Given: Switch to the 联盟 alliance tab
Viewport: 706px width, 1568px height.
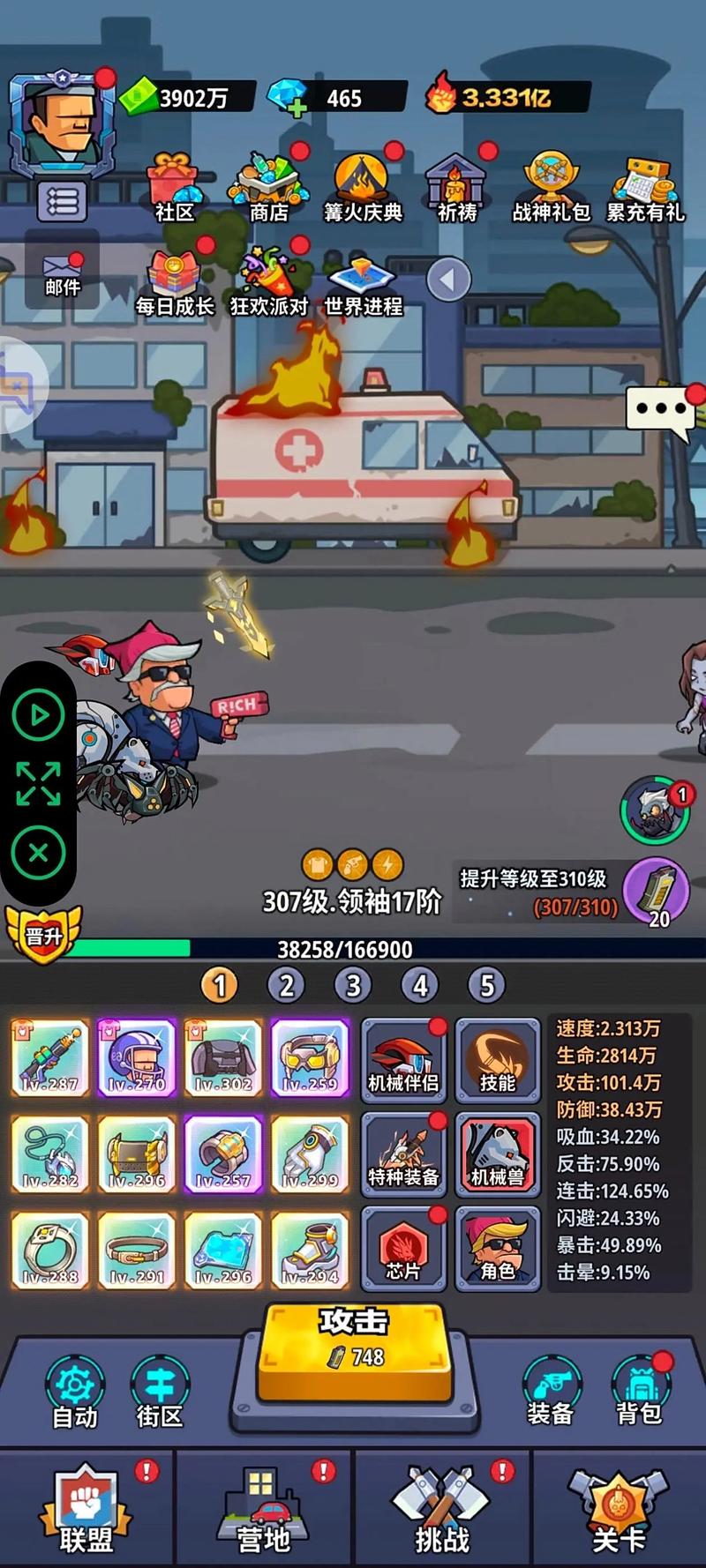Looking at the screenshot, I should 86,1510.
